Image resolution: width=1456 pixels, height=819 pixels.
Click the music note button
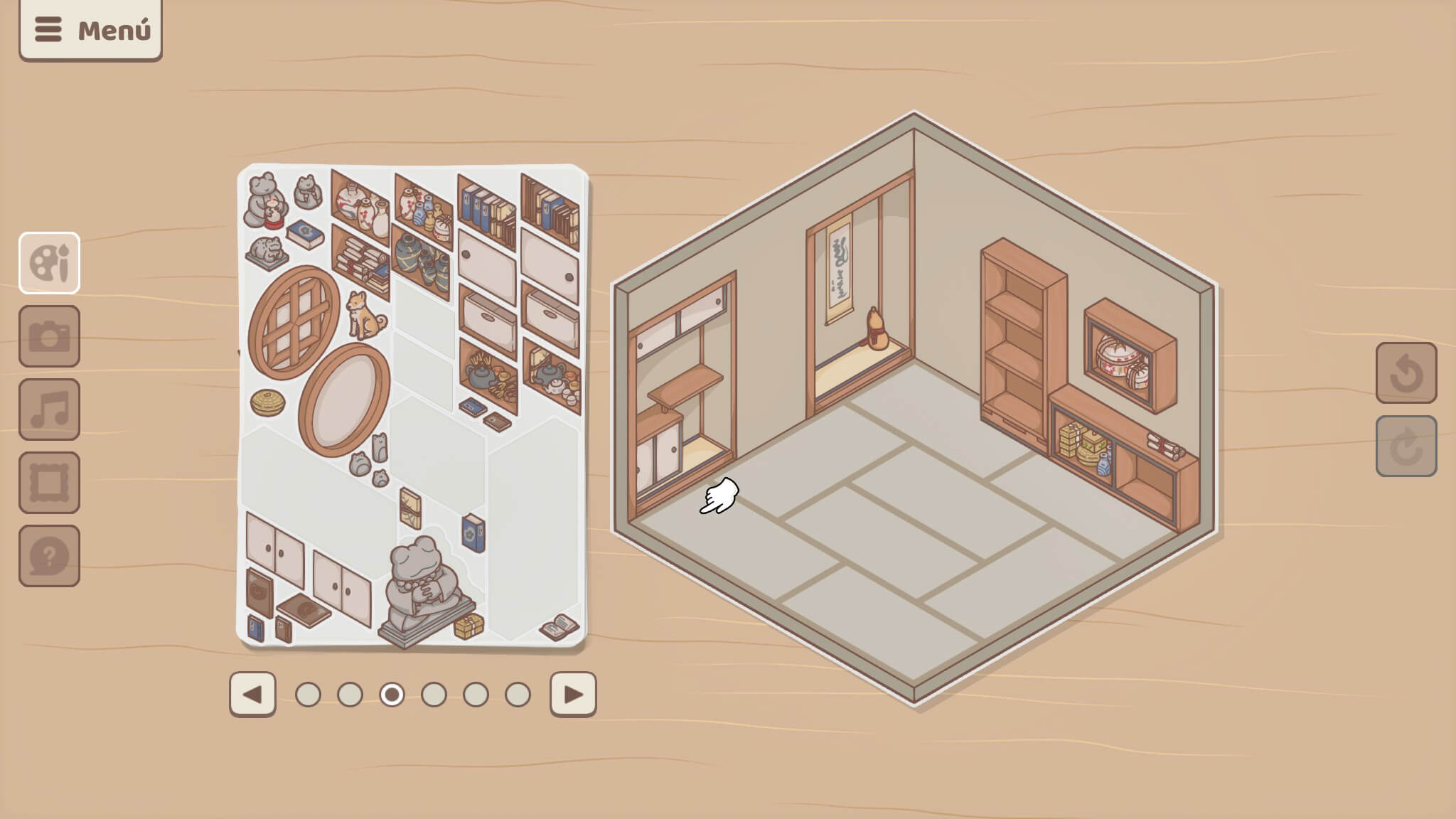49,409
